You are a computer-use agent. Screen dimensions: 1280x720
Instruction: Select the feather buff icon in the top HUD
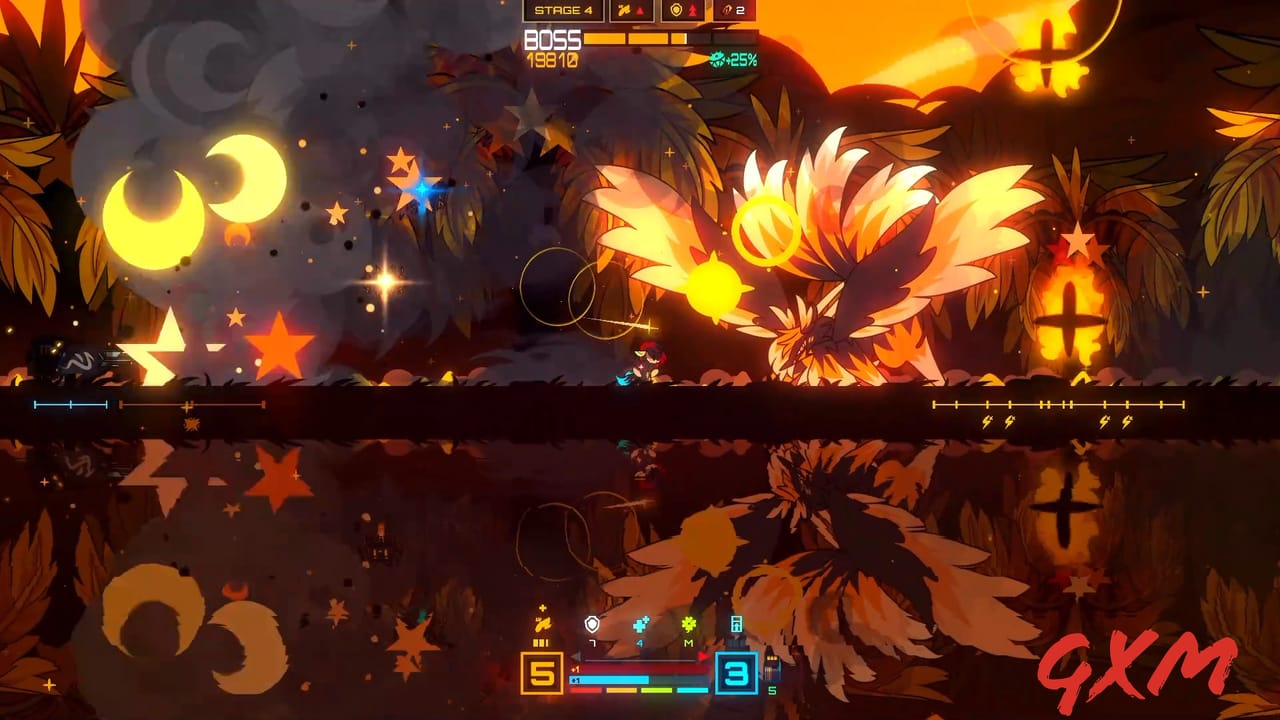pos(626,10)
